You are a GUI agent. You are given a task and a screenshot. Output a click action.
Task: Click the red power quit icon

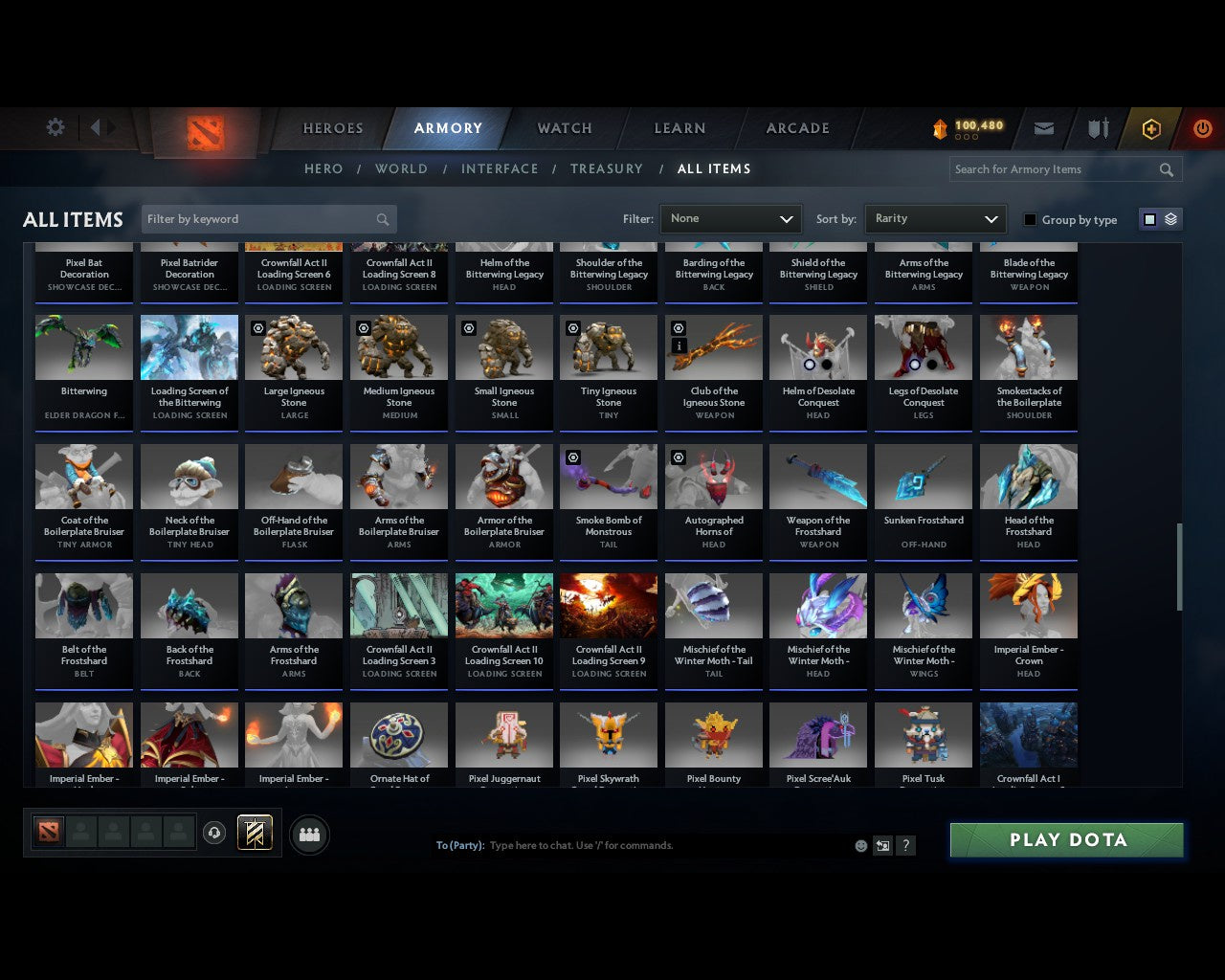[x=1202, y=127]
